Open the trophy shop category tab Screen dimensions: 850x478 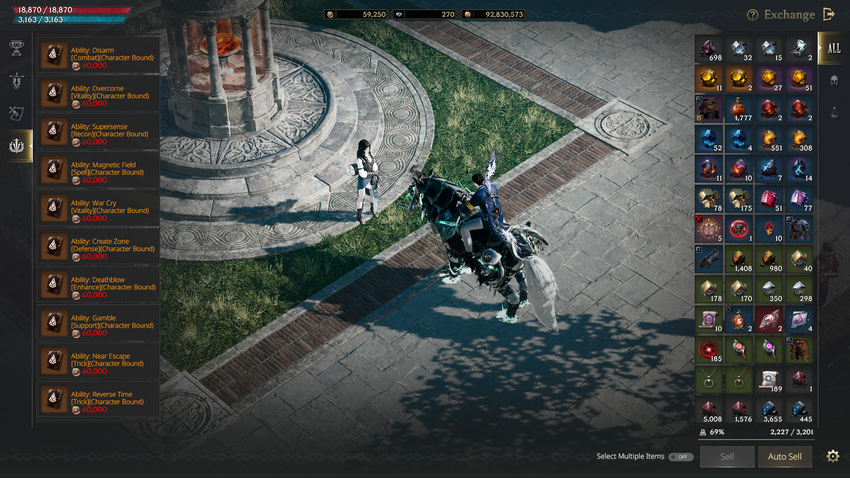pos(16,47)
